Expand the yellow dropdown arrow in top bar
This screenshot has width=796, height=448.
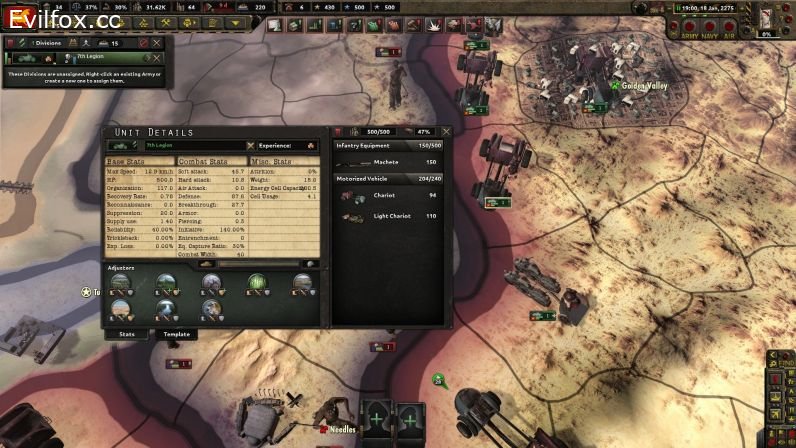(x=235, y=23)
